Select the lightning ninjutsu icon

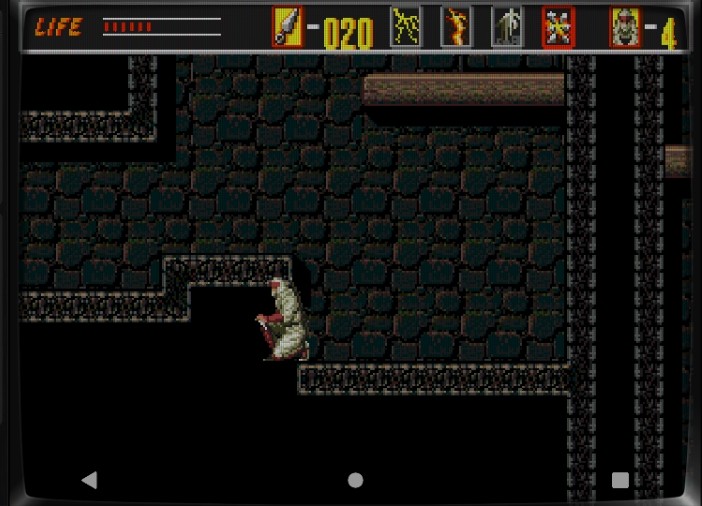(405, 27)
